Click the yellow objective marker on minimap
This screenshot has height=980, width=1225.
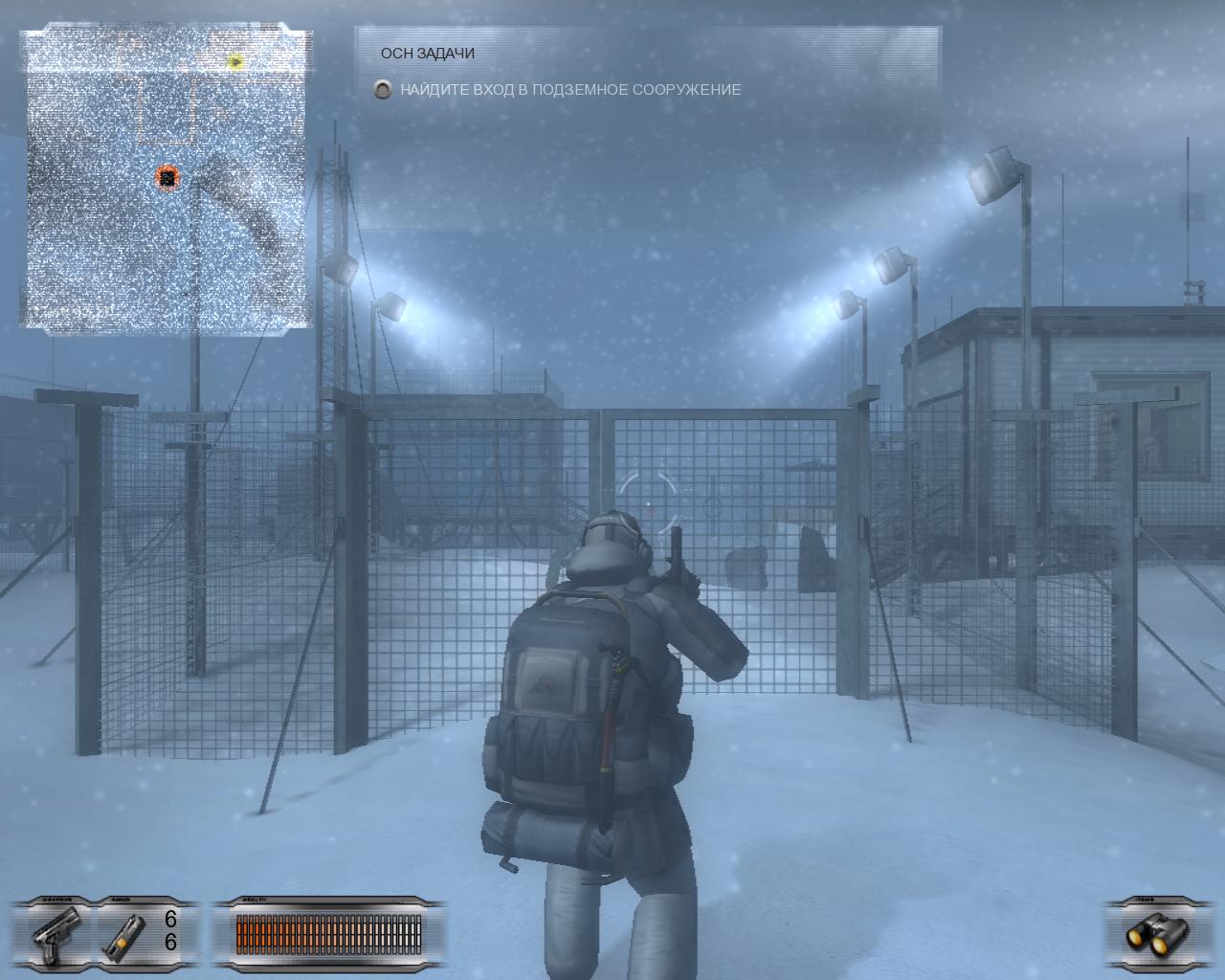click(235, 62)
